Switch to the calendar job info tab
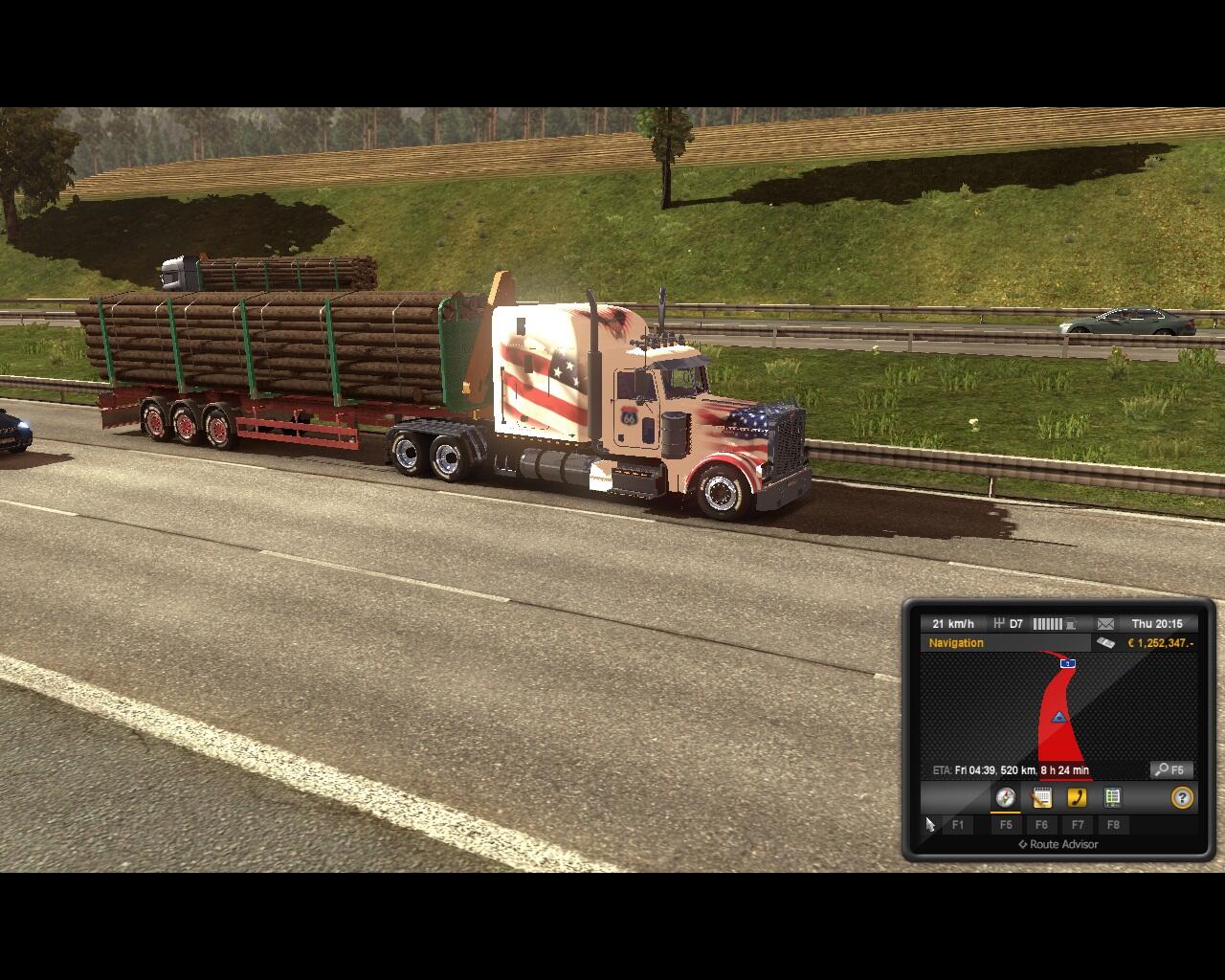 pyautogui.click(x=1041, y=798)
